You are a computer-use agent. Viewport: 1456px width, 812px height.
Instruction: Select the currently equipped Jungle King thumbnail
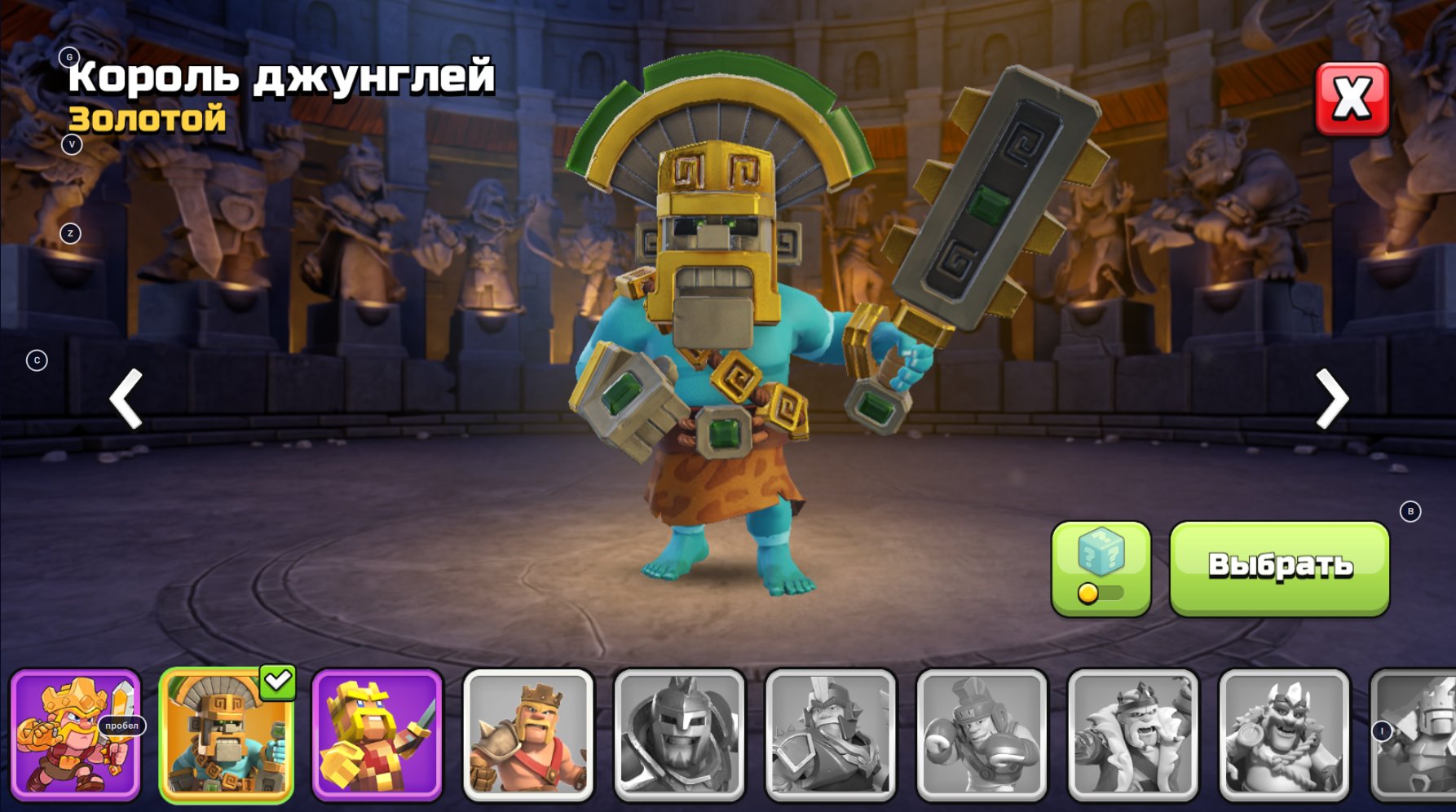[226, 740]
